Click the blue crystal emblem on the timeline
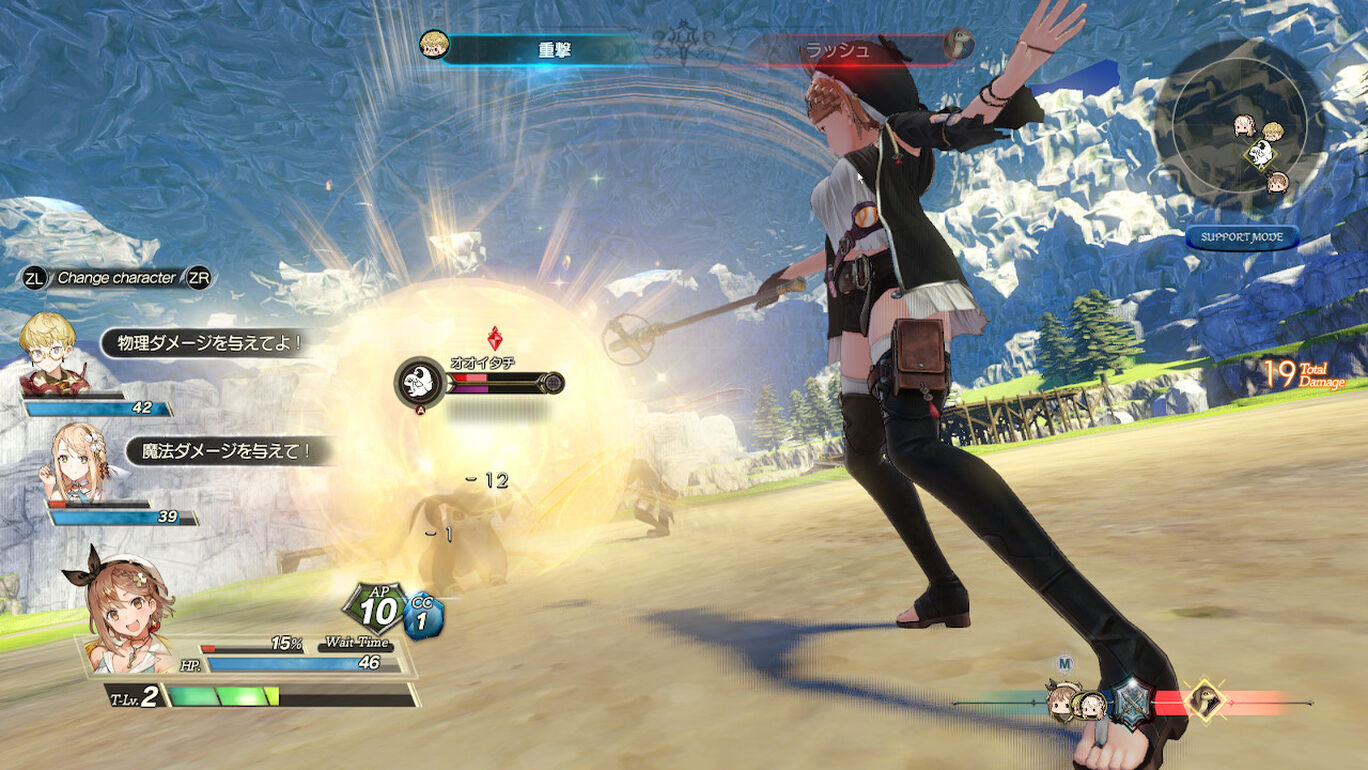 [x=1133, y=698]
